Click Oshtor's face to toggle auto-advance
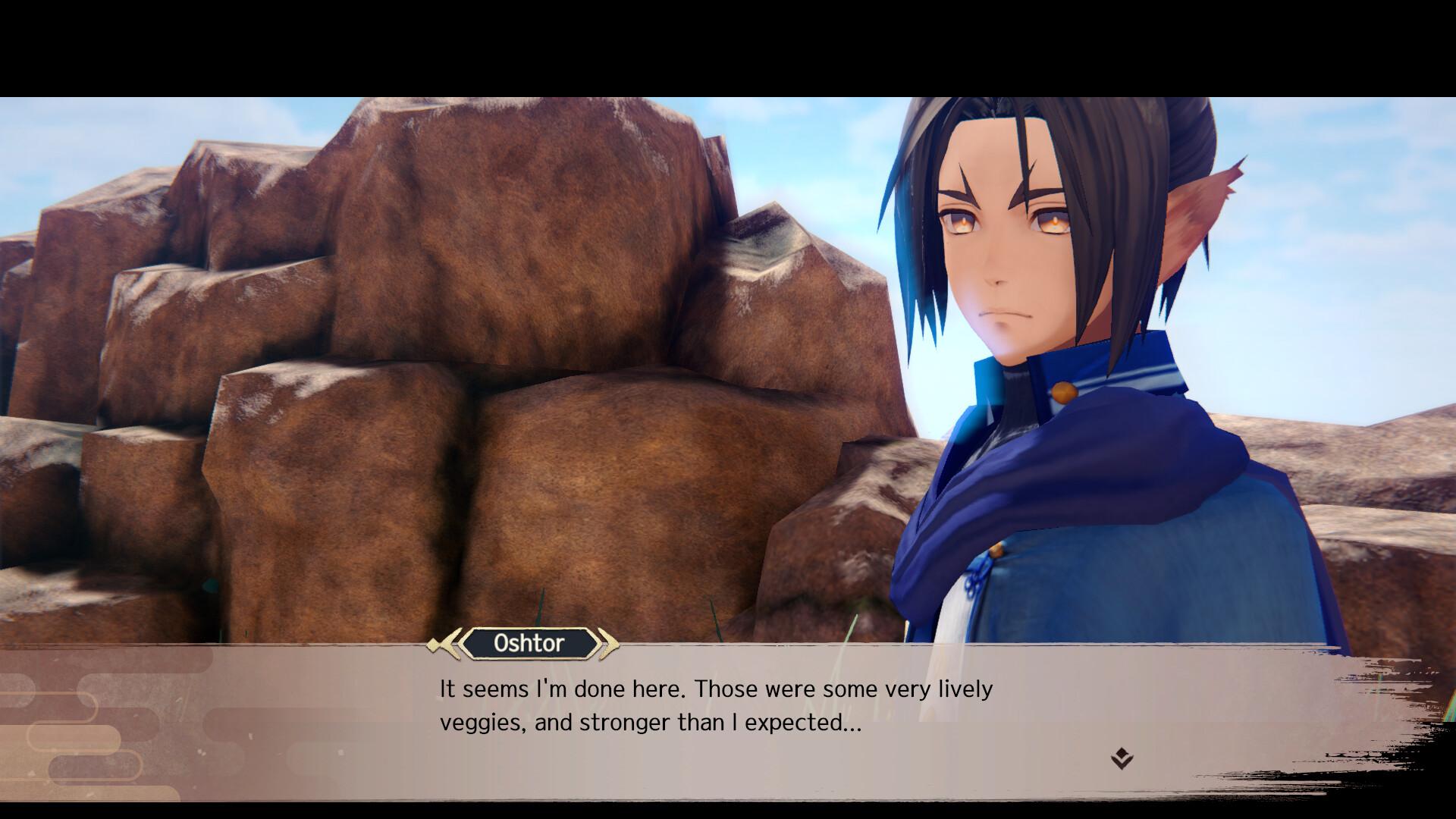 click(1001, 250)
